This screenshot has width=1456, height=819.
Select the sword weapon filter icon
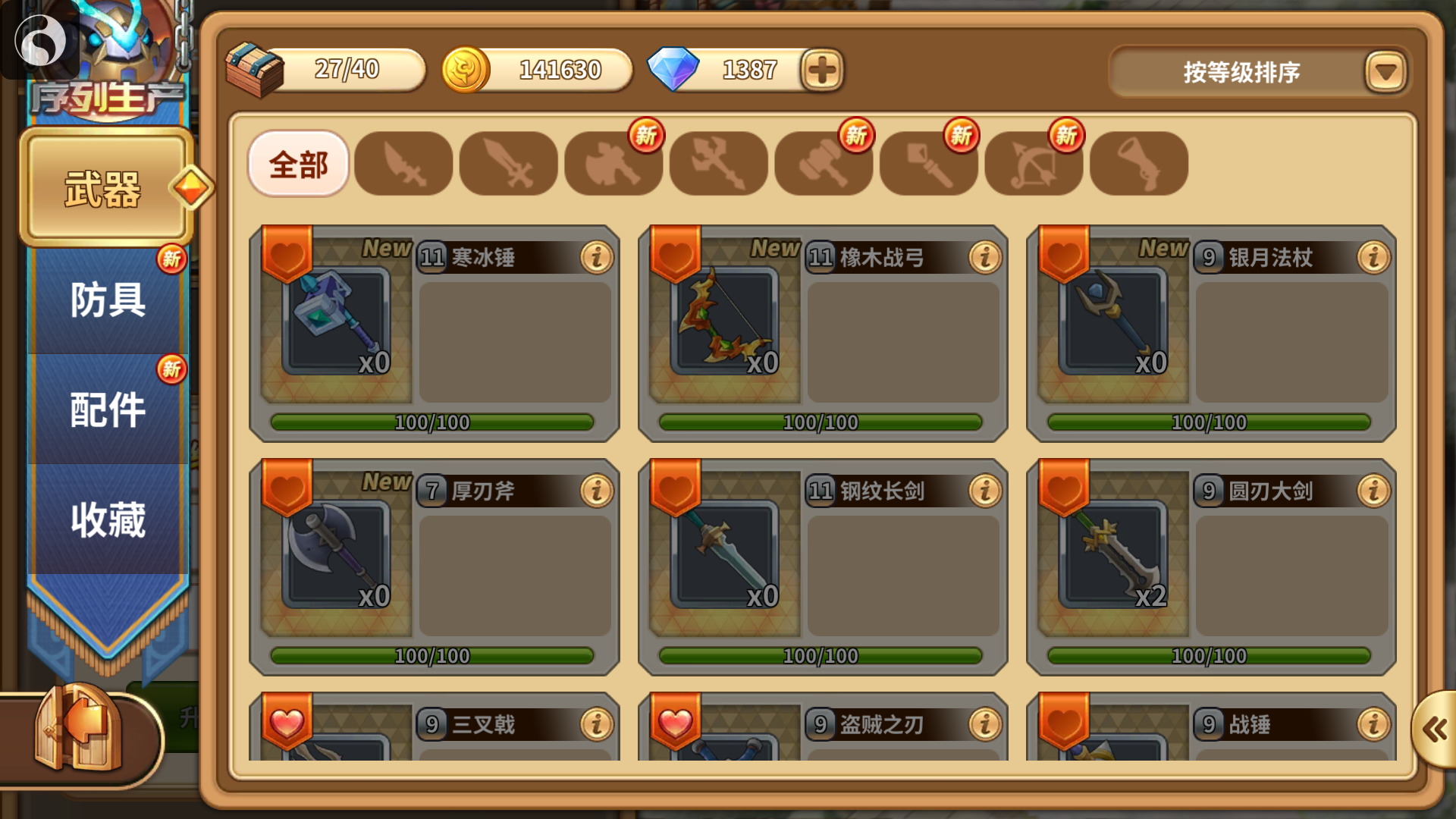click(509, 163)
